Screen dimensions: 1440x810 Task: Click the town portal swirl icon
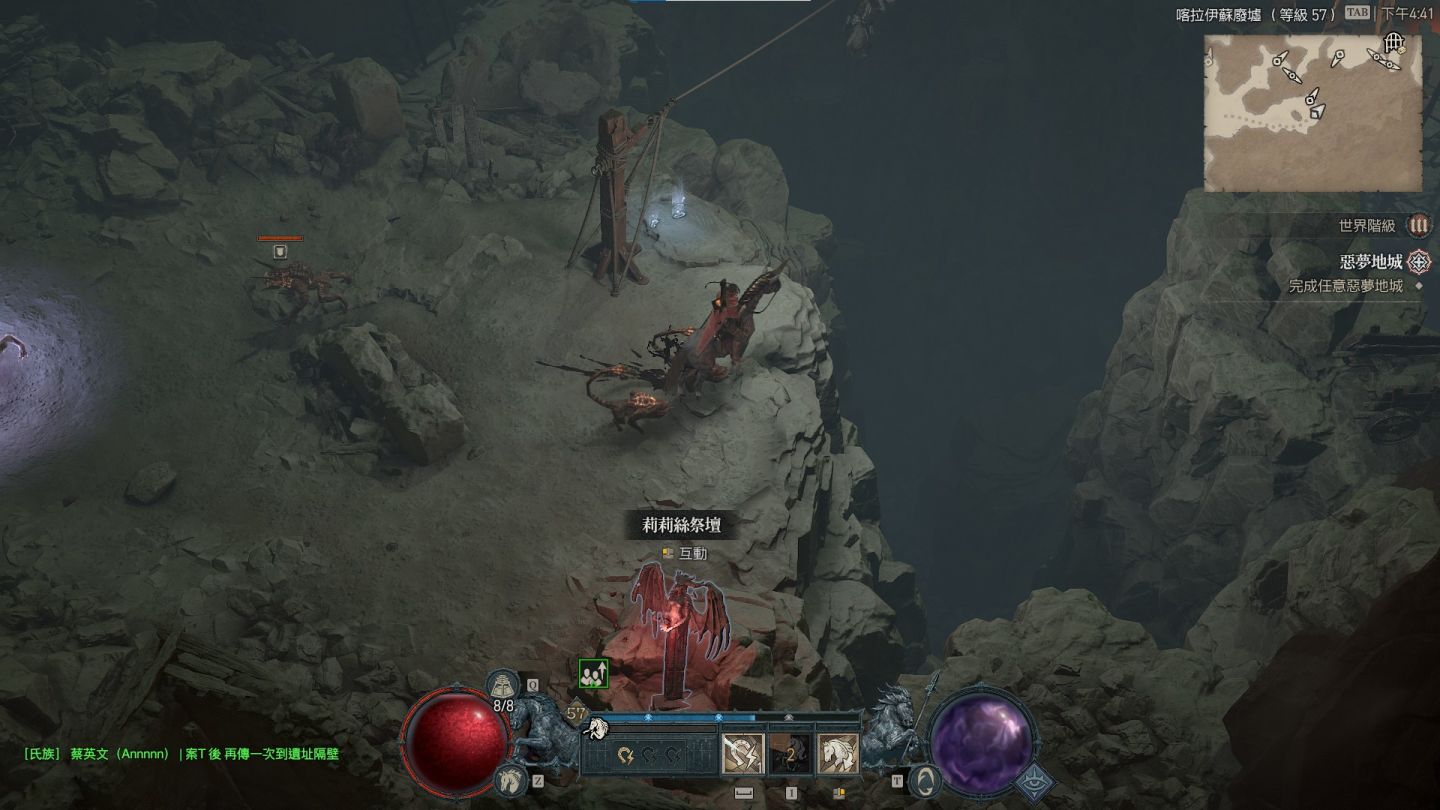point(925,779)
